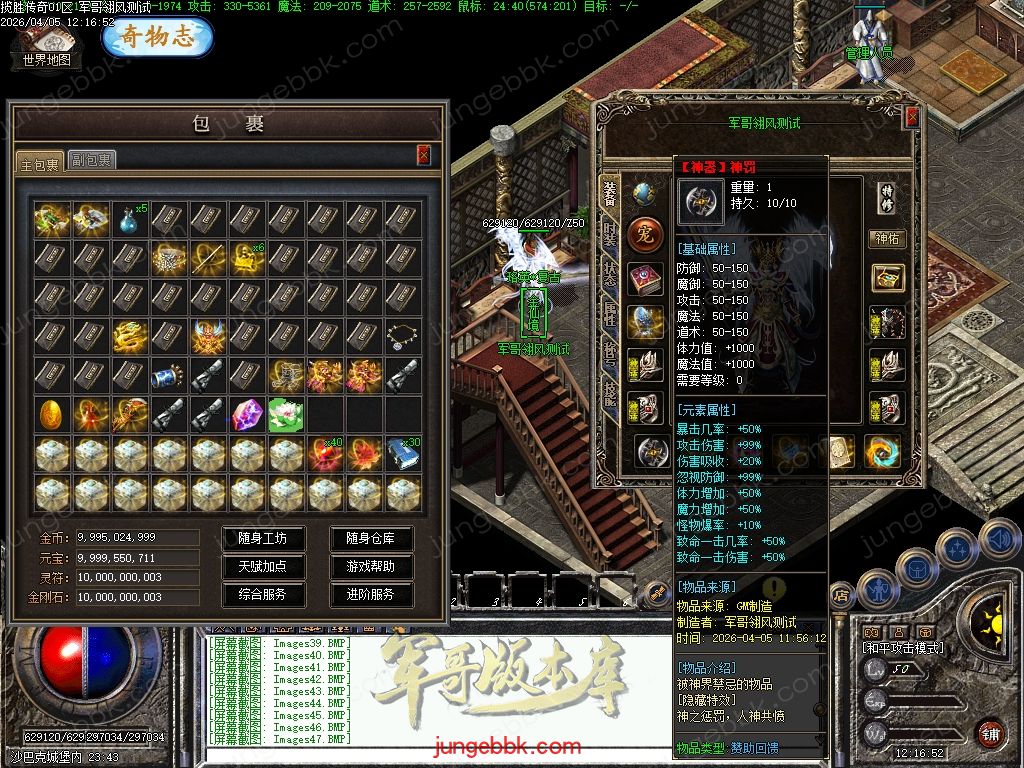Select the bead necklace item slot

coord(403,336)
